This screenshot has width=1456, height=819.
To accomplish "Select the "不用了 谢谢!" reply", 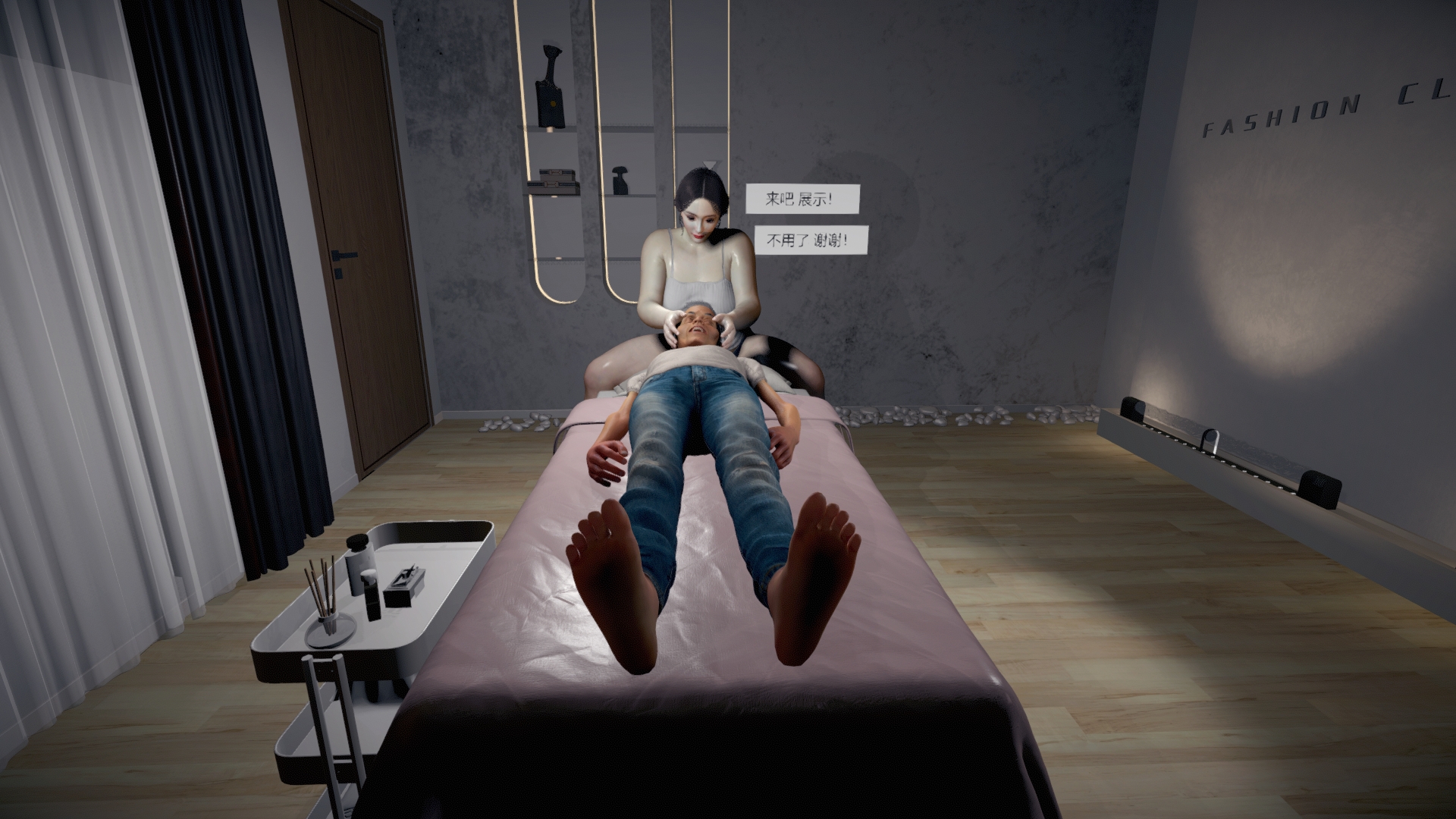I will pos(805,241).
